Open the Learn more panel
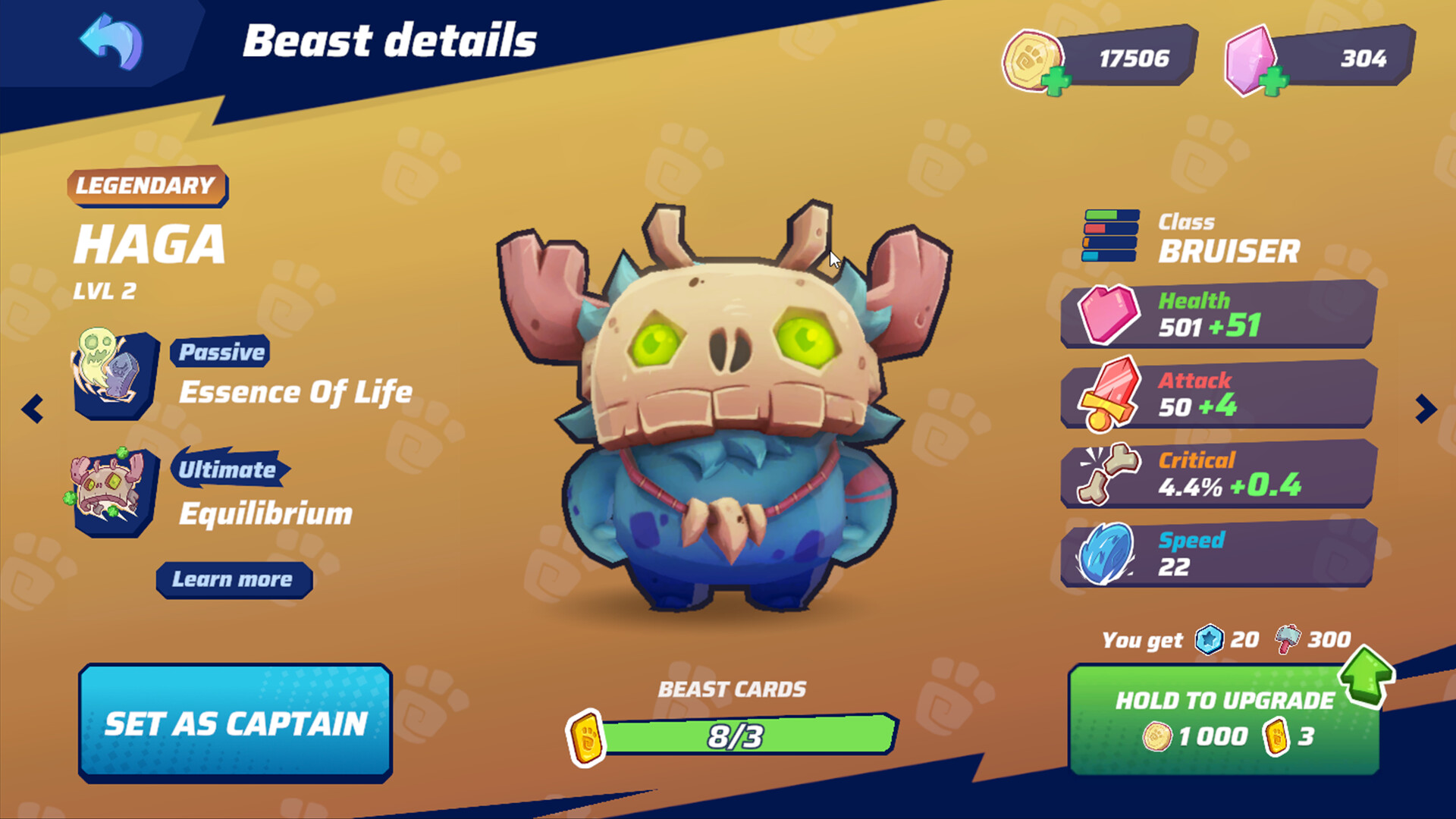The height and width of the screenshot is (819, 1456). click(233, 580)
